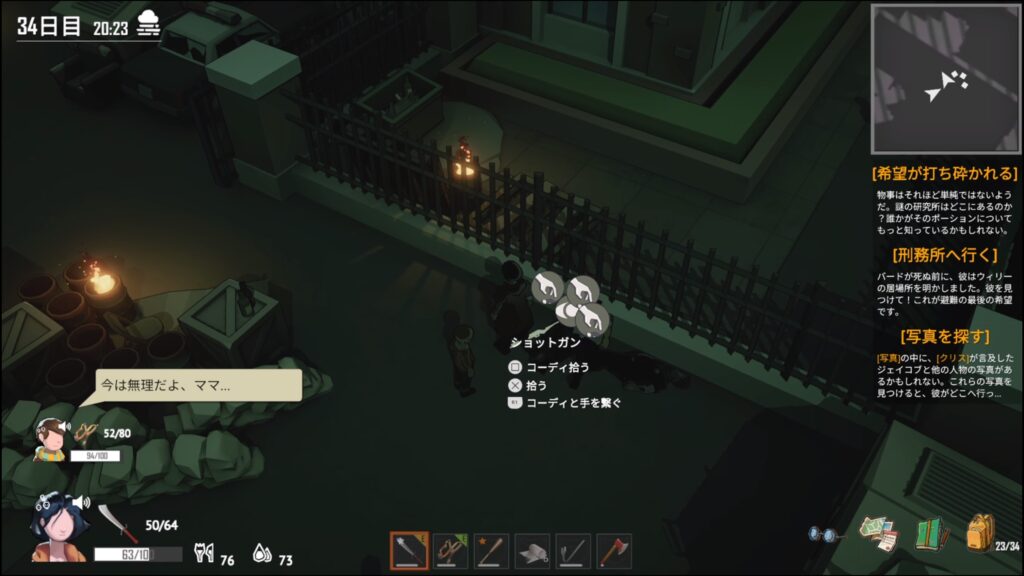Viewport: 1024px width, 576px height.
Task: Open the green journal notebook
Action: point(932,533)
